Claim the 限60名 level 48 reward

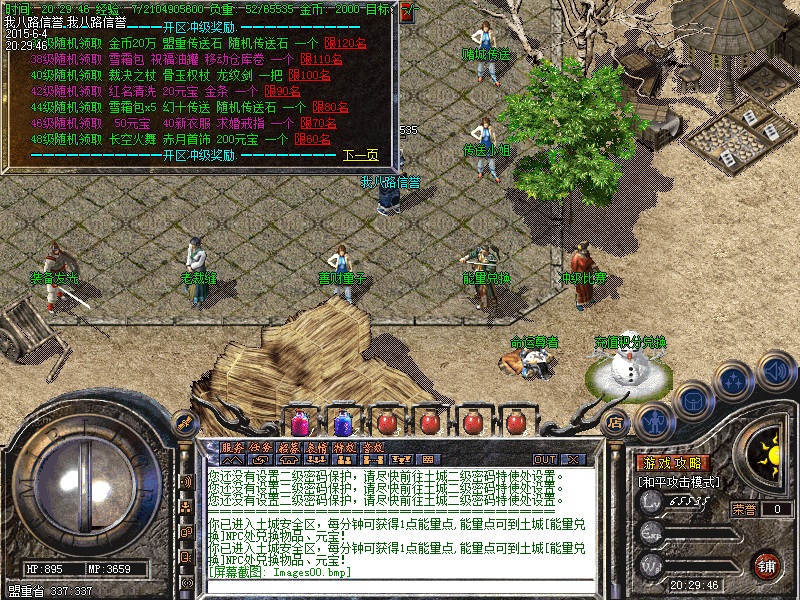pyautogui.click(x=314, y=139)
